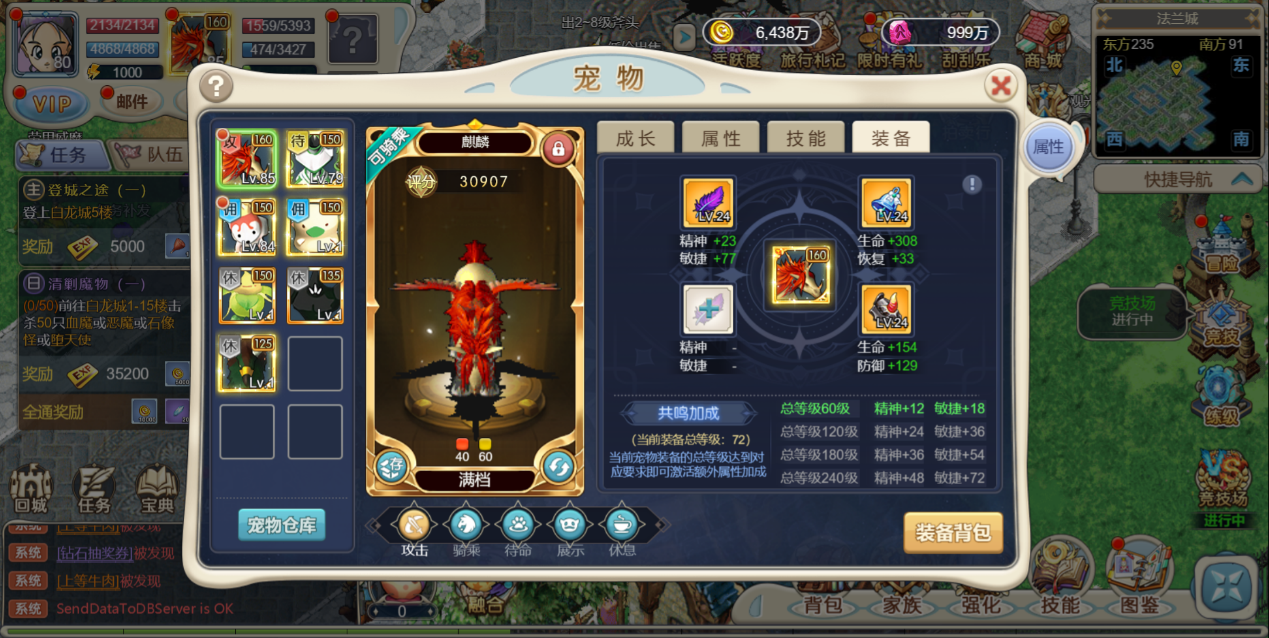Open the 装备背包 equipment bag
Screen dimensions: 1269x638
pyautogui.click(x=952, y=533)
